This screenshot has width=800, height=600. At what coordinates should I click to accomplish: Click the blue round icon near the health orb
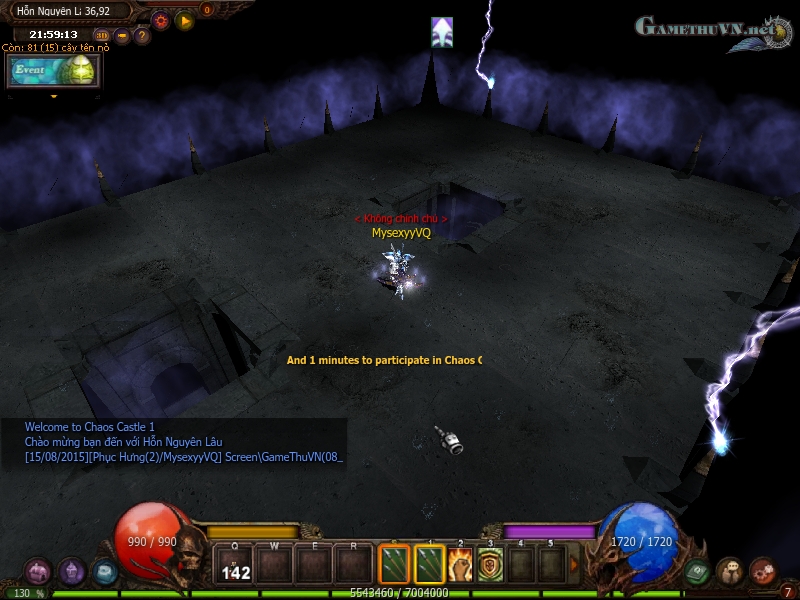click(105, 571)
